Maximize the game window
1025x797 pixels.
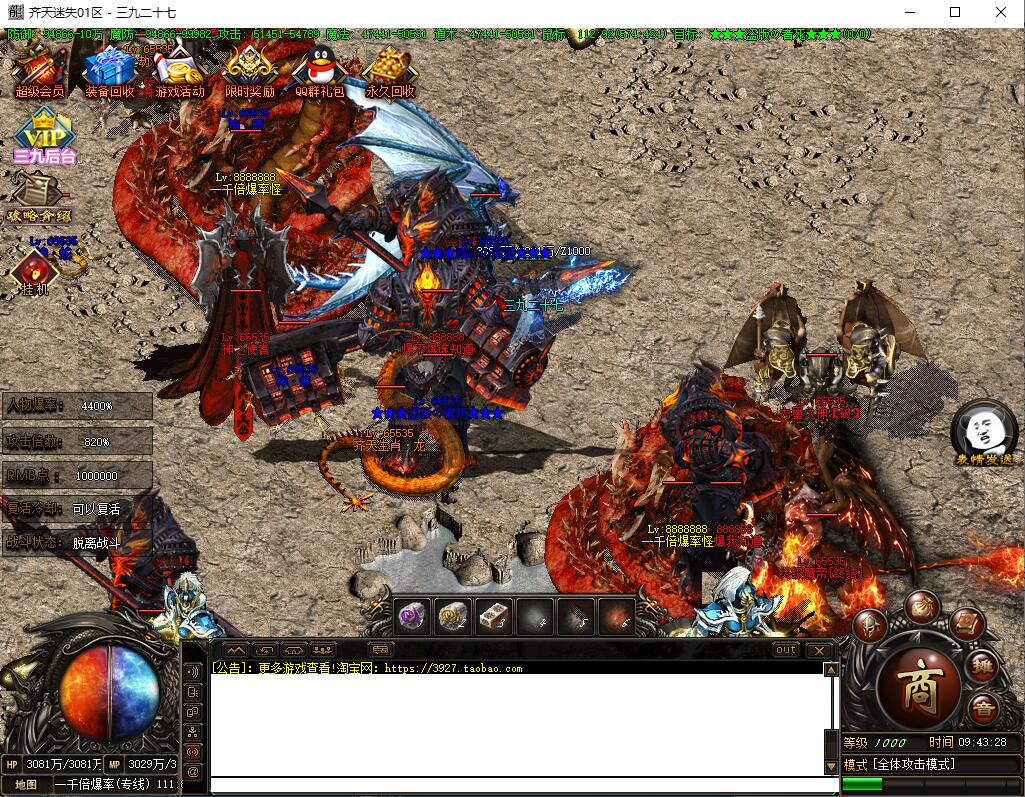tap(955, 12)
